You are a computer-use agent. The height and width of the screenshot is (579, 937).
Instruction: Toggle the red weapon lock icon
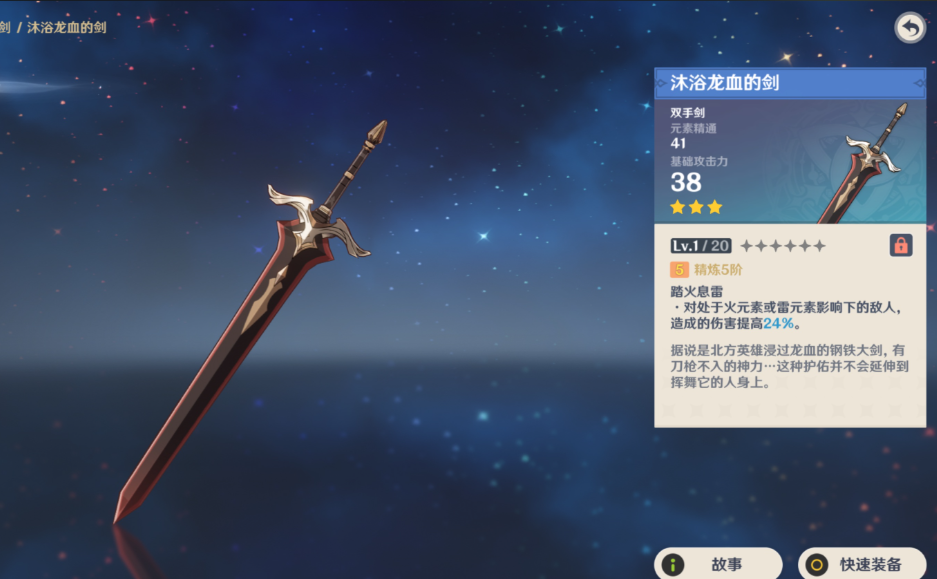(x=901, y=245)
